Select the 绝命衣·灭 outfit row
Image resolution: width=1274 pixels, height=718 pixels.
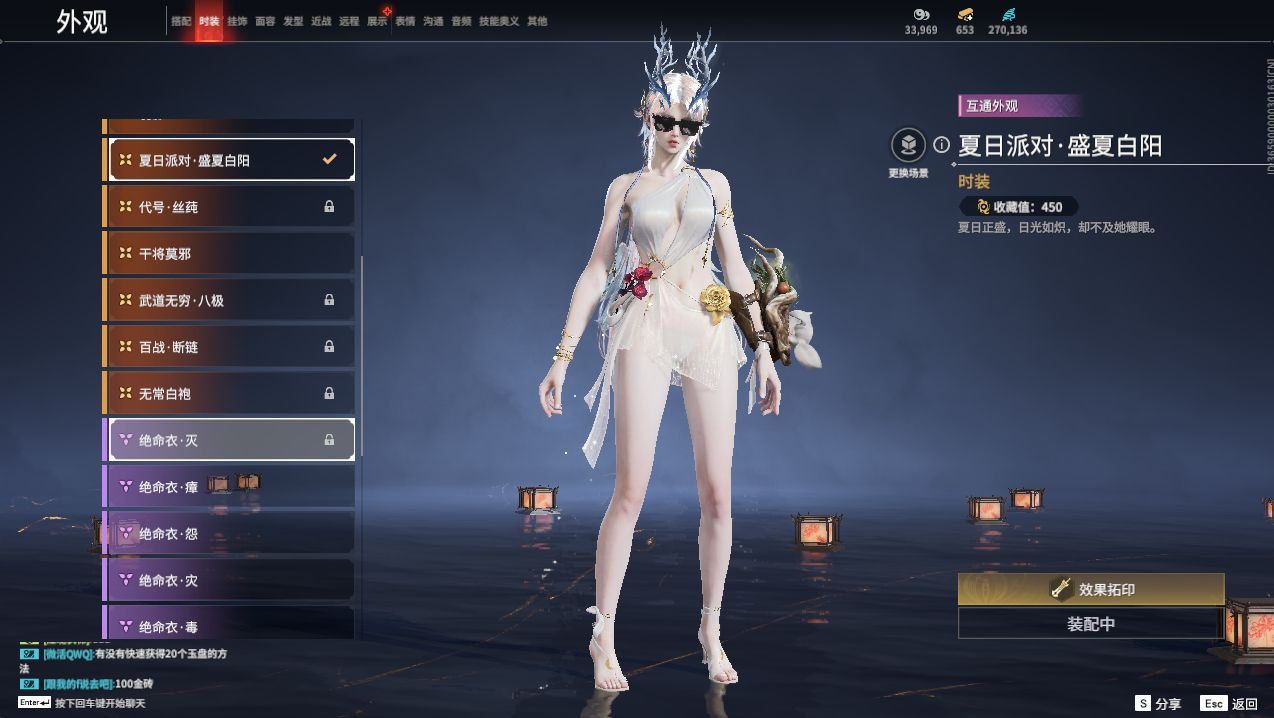[231, 440]
